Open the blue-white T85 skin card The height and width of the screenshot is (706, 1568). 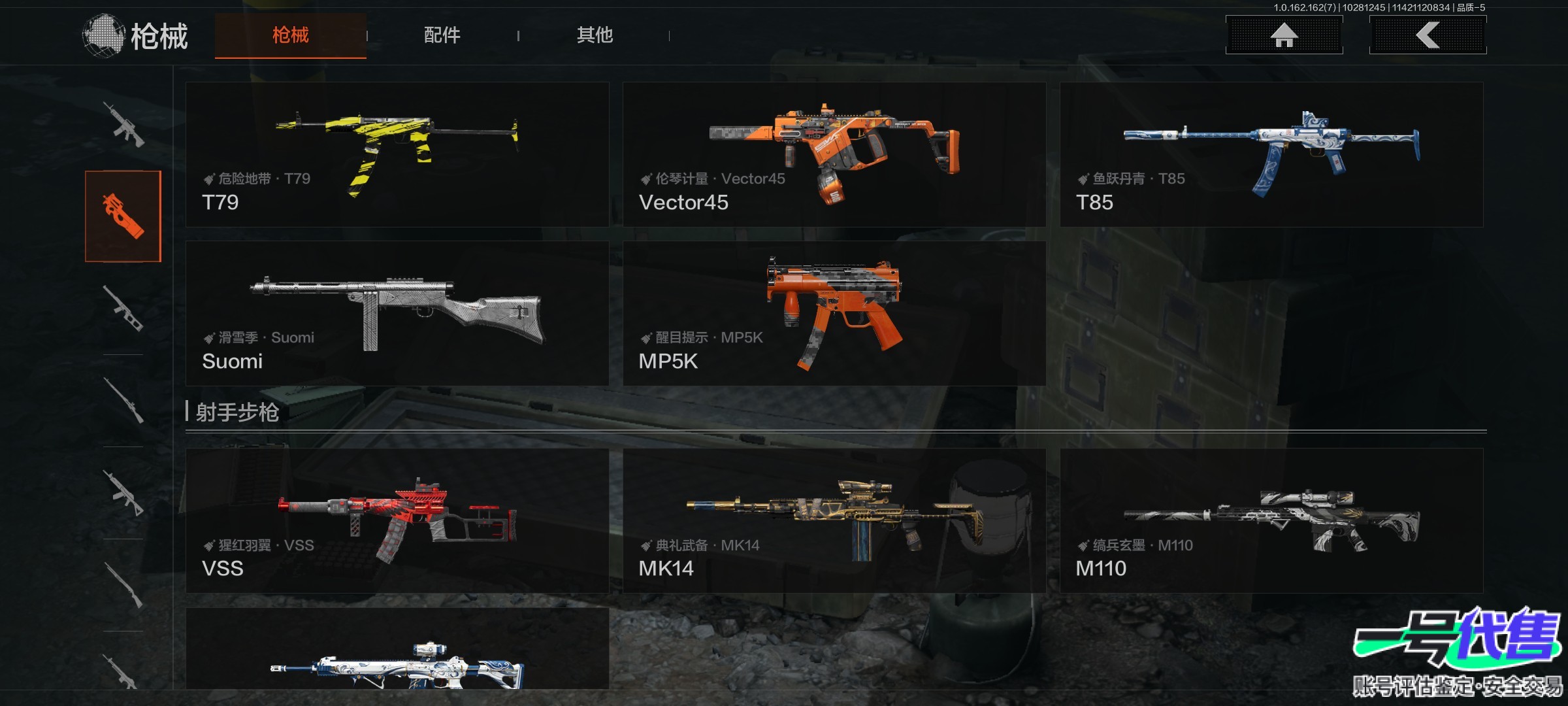click(1271, 154)
